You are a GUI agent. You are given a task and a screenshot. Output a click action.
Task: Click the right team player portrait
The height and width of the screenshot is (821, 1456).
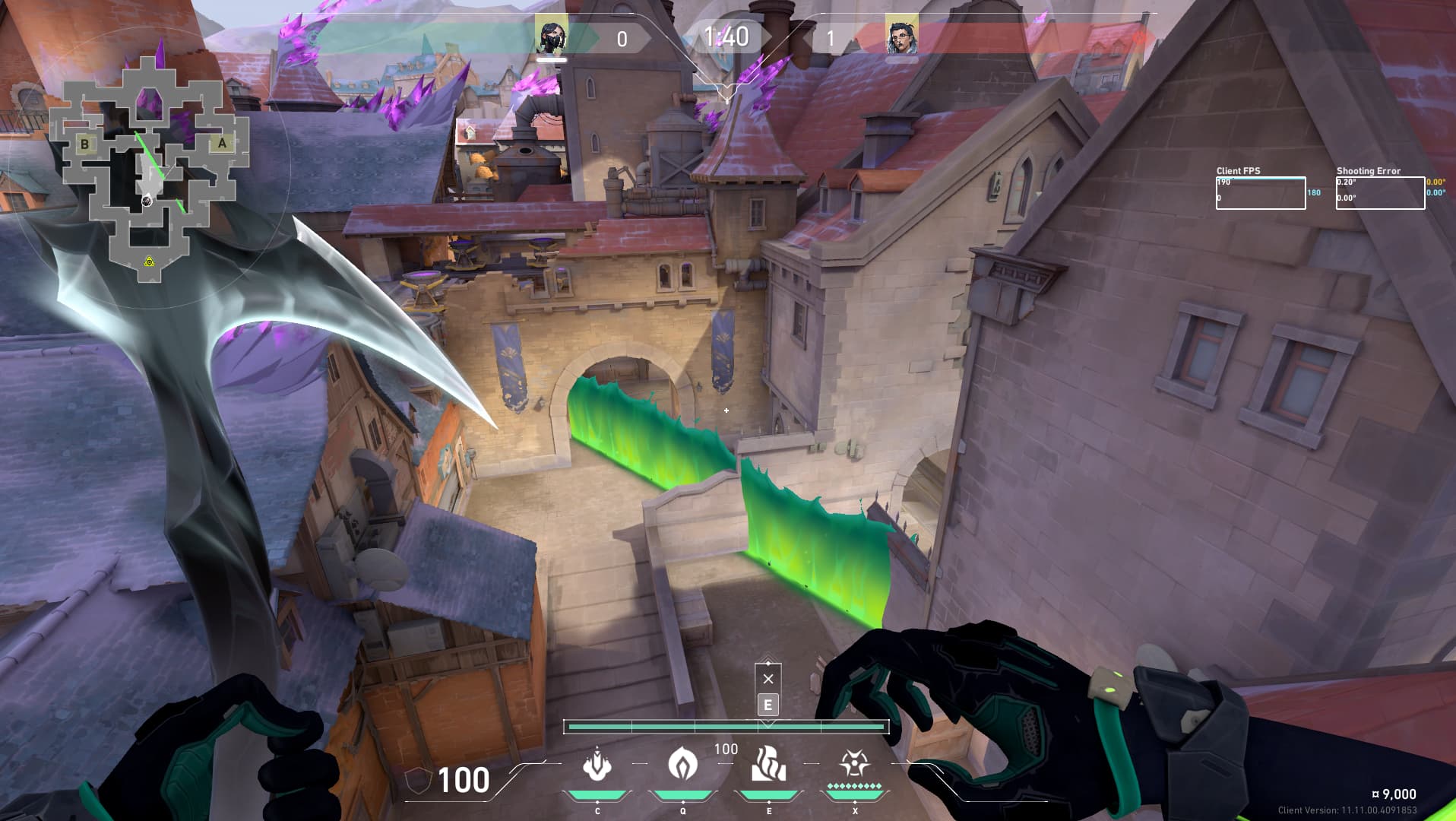pos(902,35)
